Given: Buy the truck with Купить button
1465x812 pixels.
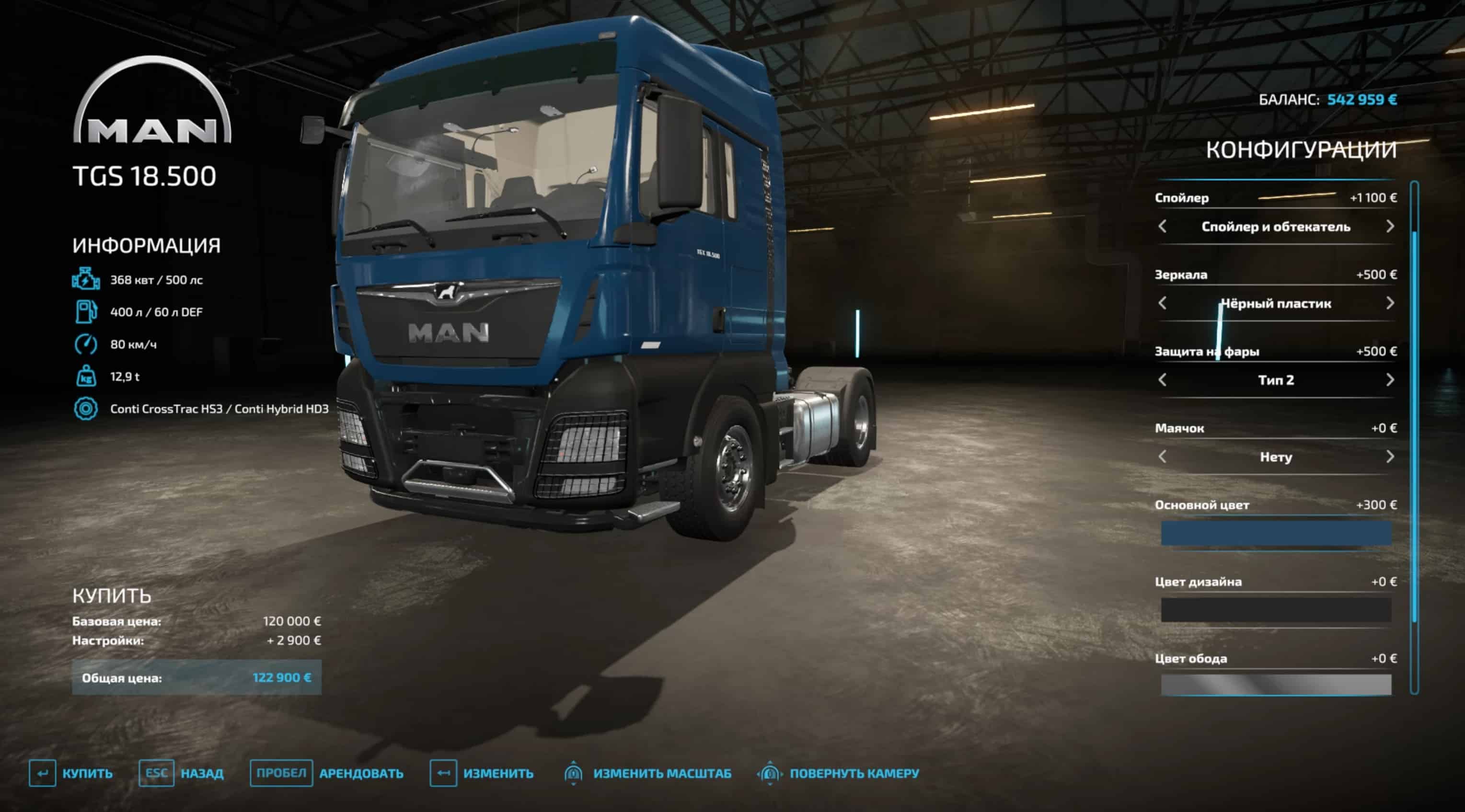Looking at the screenshot, I should click(71, 773).
